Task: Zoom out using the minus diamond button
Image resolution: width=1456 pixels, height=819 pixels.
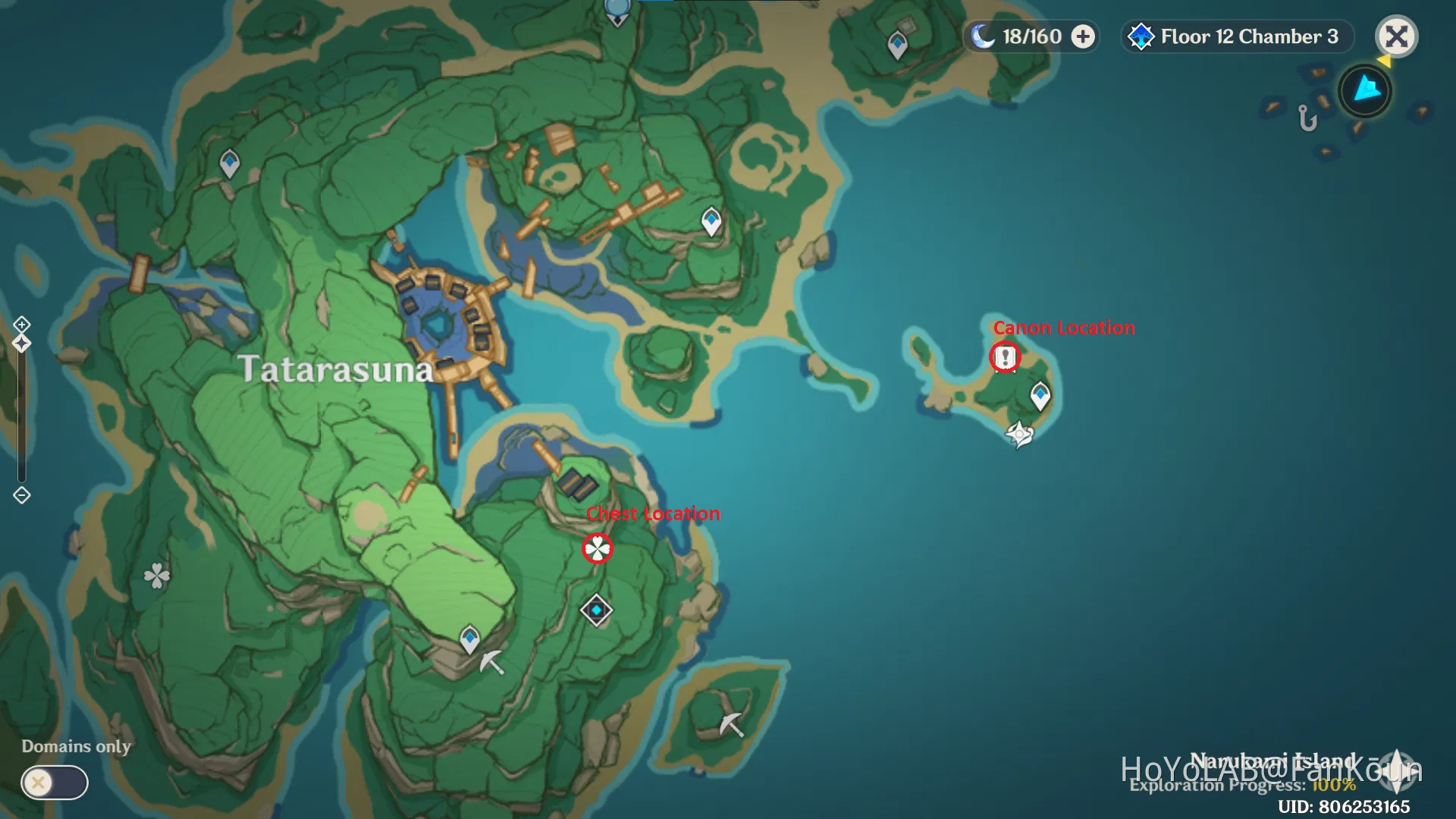Action: pyautogui.click(x=22, y=495)
